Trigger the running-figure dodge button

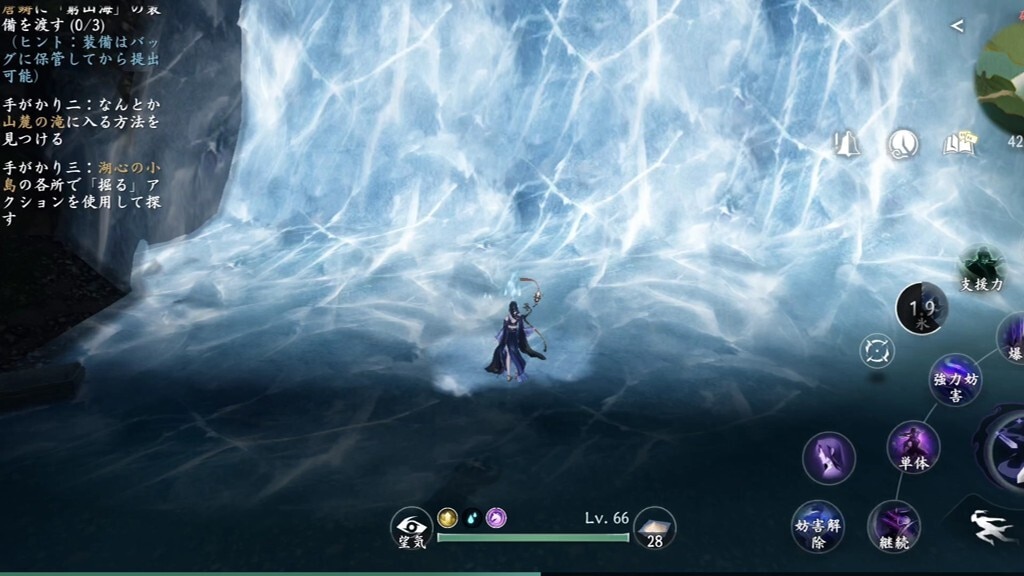(x=989, y=526)
